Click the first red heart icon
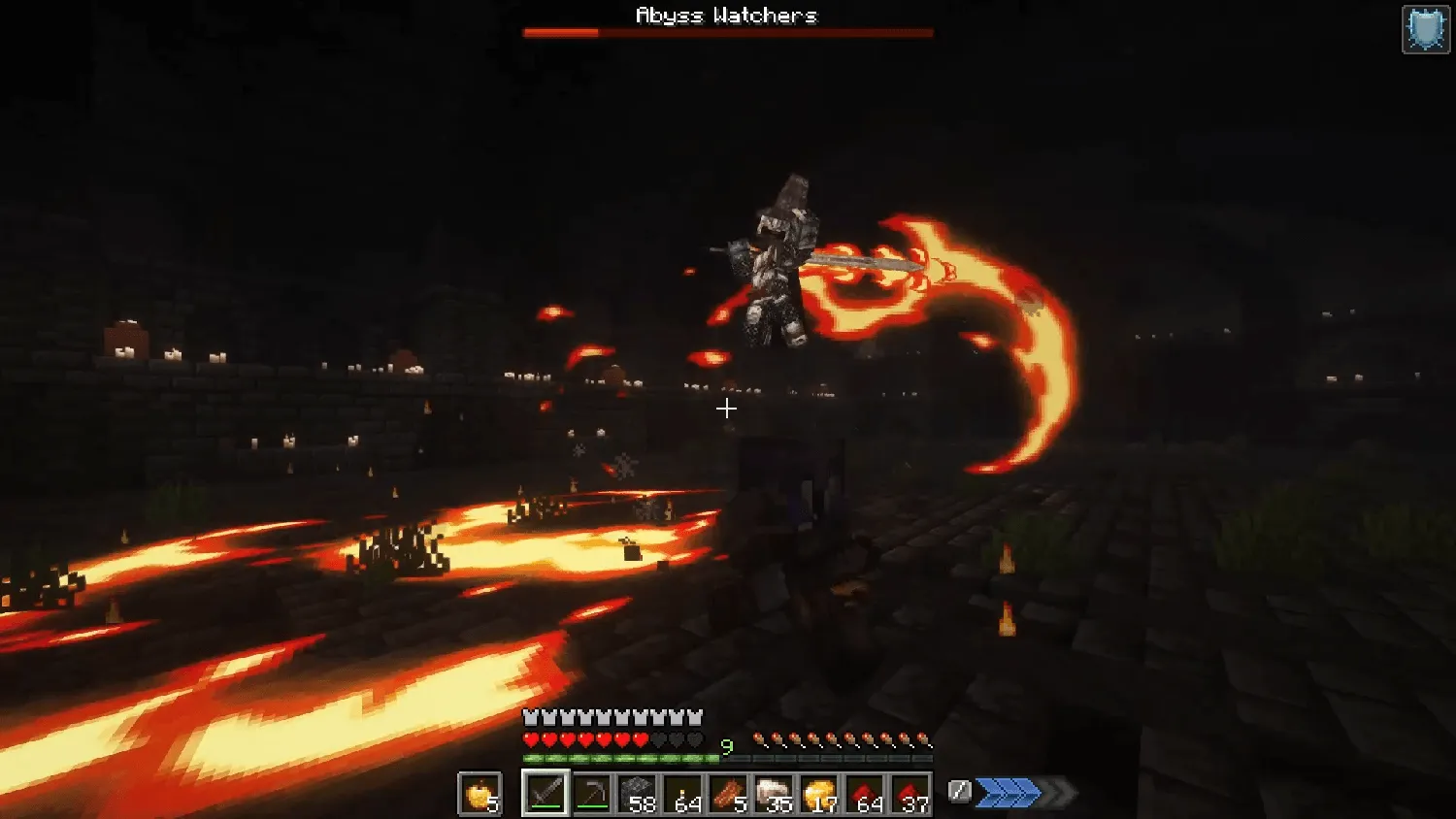1456x819 pixels. [529, 737]
